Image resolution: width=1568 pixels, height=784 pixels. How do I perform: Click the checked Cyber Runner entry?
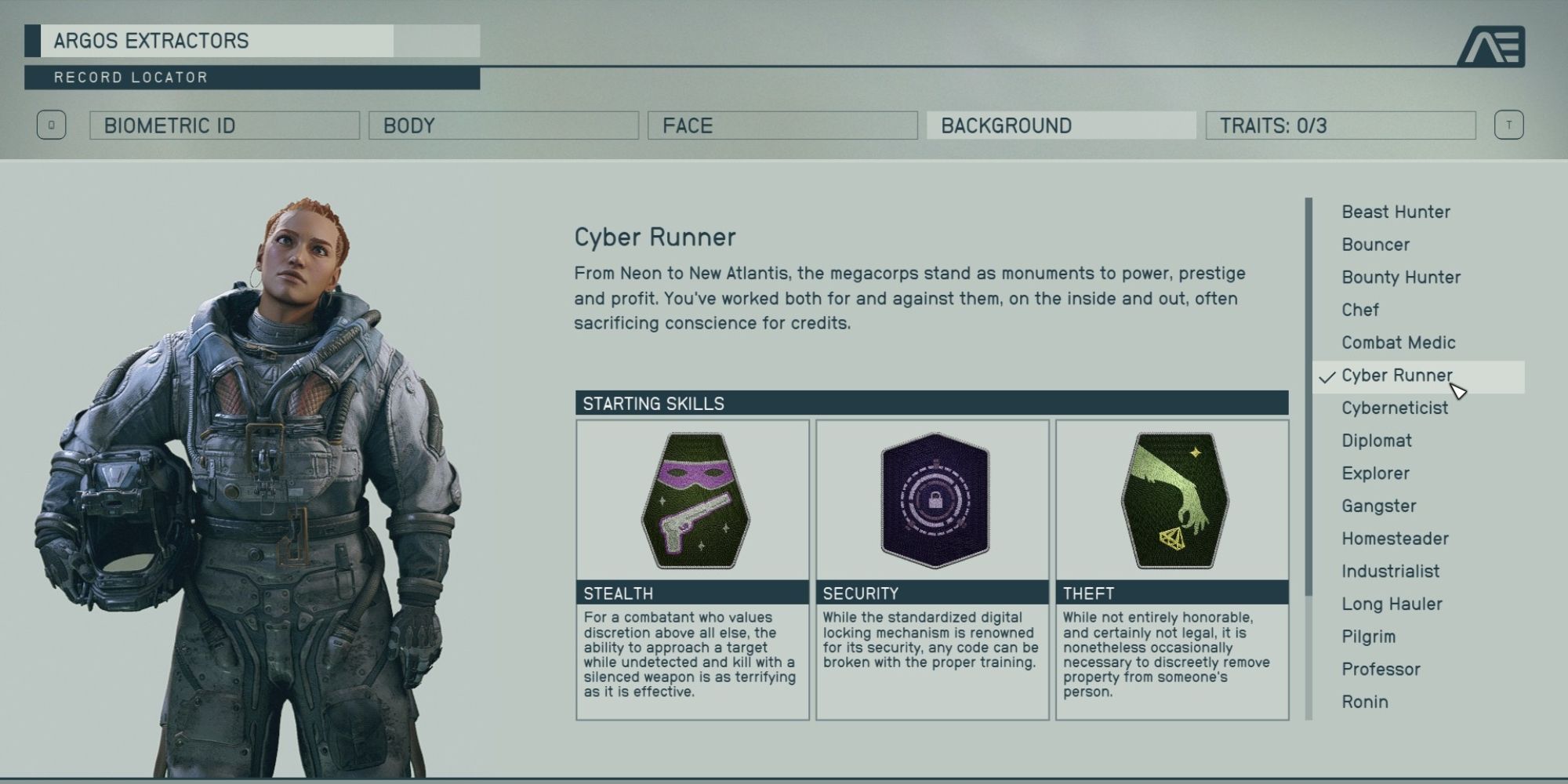[x=1396, y=376]
